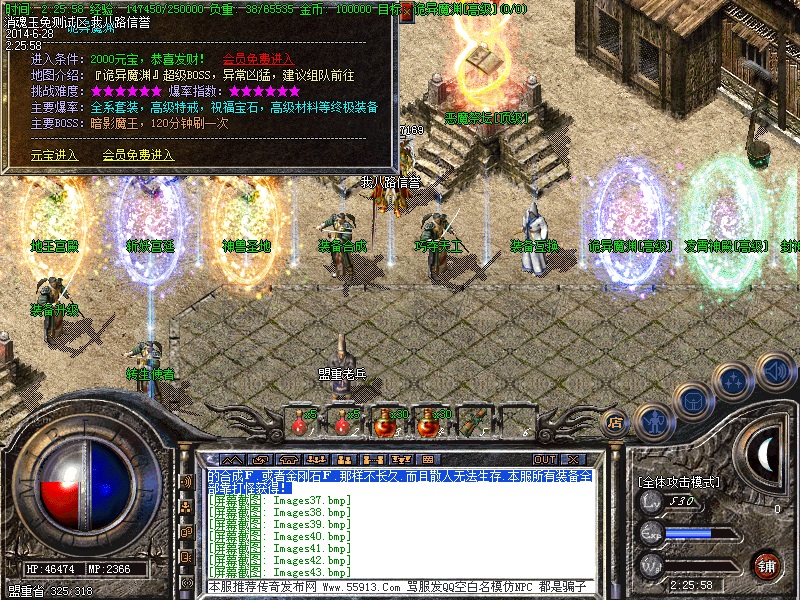The width and height of the screenshot is (800, 600).
Task: Open the skills sparkle icon
Action: click(735, 380)
